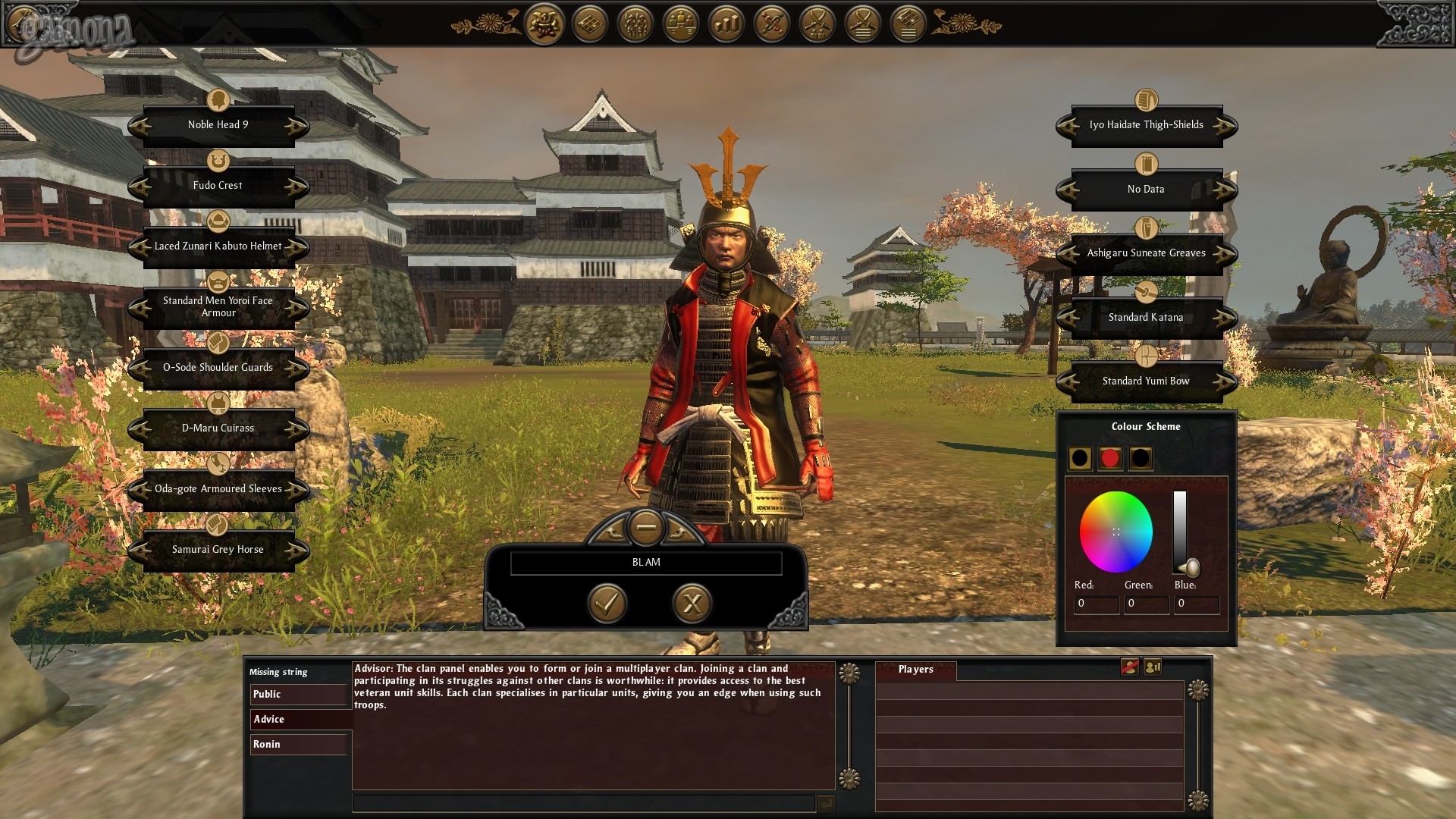The image size is (1456, 819).
Task: Click the brightness slider handle
Action: click(1189, 567)
